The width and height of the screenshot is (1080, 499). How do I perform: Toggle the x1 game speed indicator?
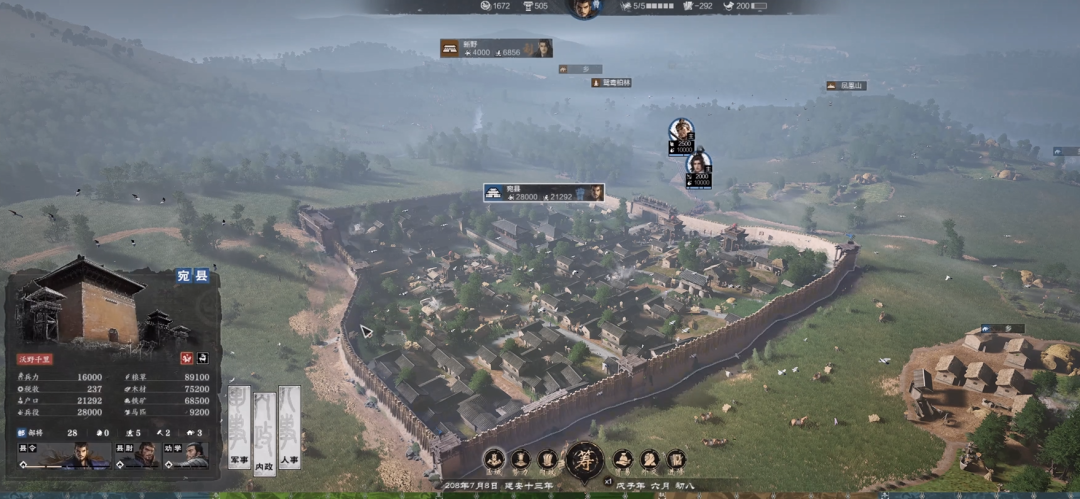point(606,481)
